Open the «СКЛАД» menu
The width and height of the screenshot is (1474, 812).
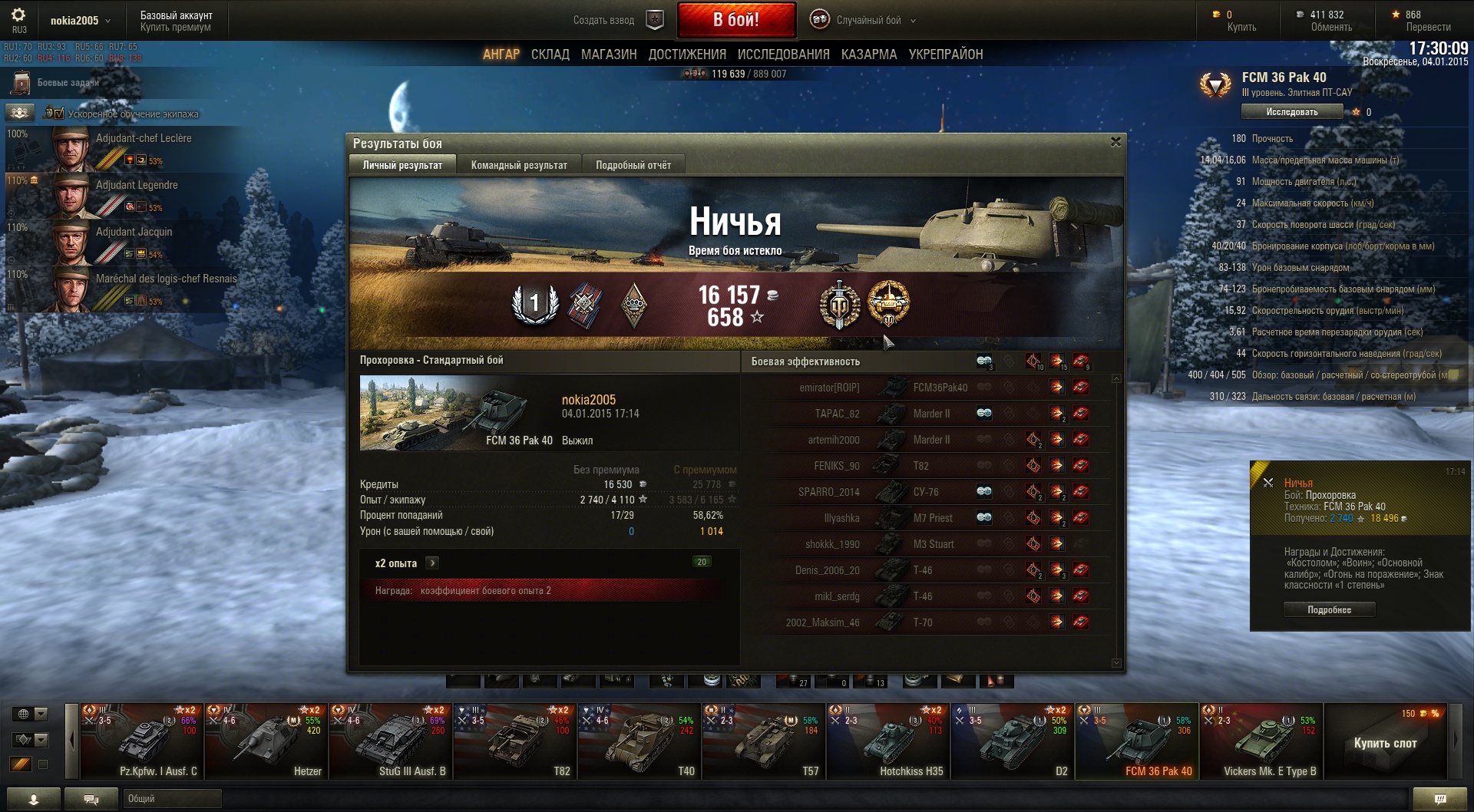coord(550,54)
